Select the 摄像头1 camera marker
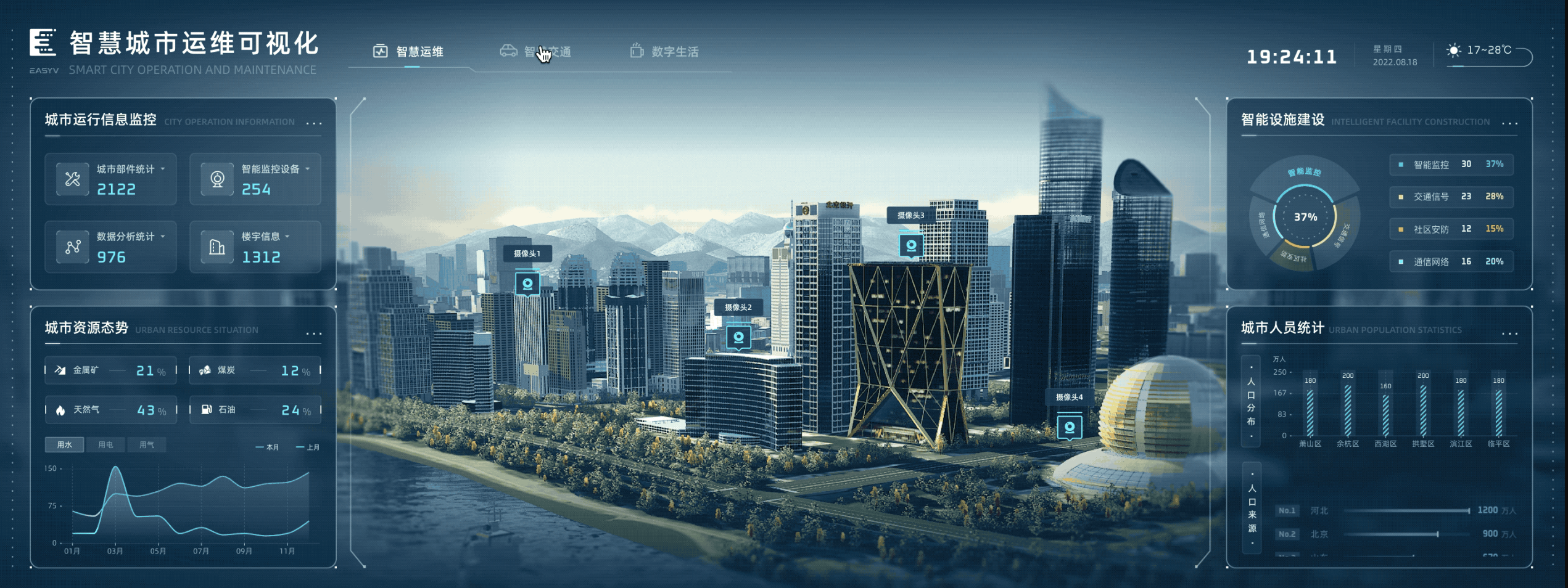 [527, 284]
